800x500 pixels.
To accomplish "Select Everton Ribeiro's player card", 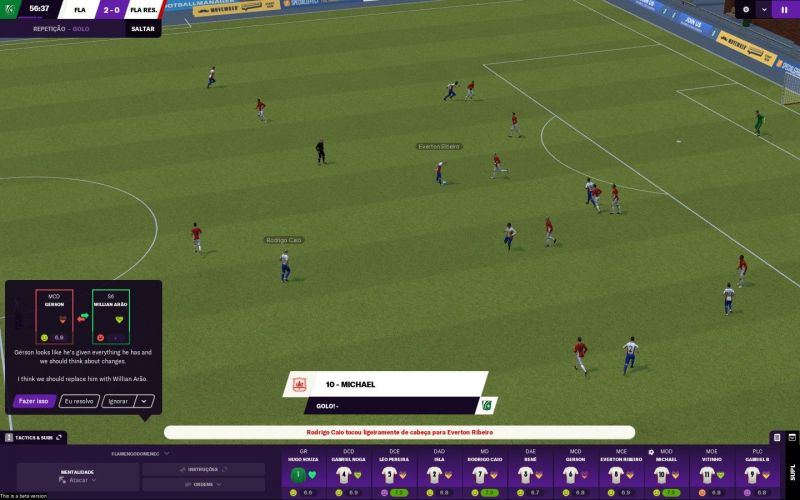I will [x=620, y=472].
